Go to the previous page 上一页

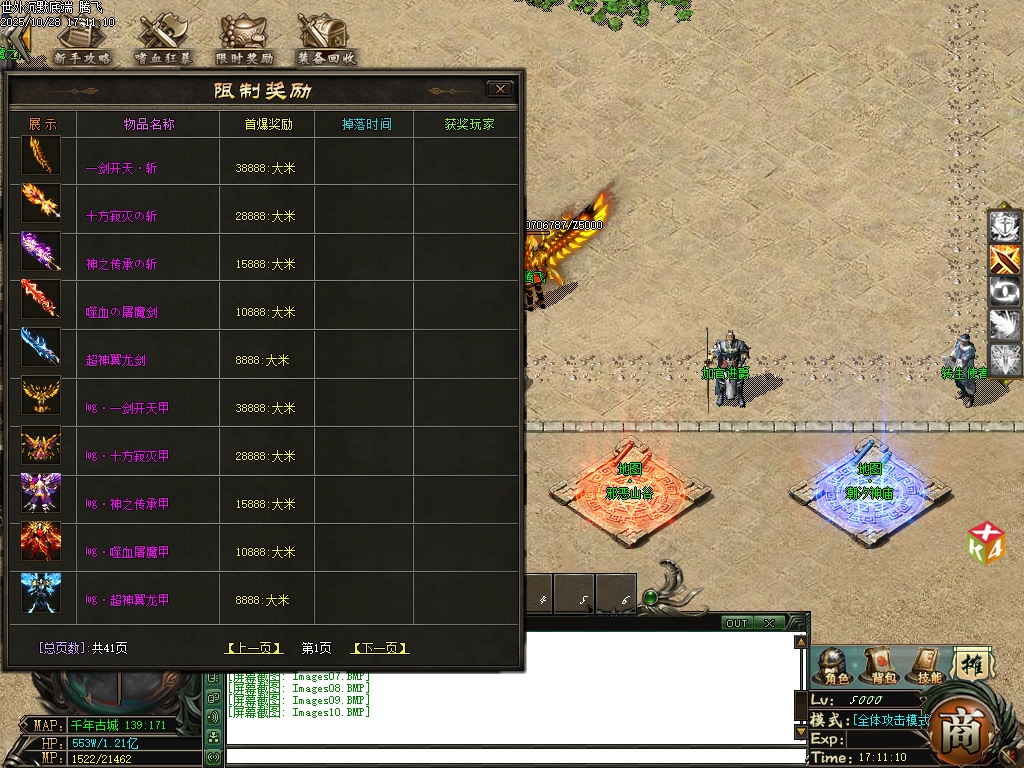pos(255,648)
